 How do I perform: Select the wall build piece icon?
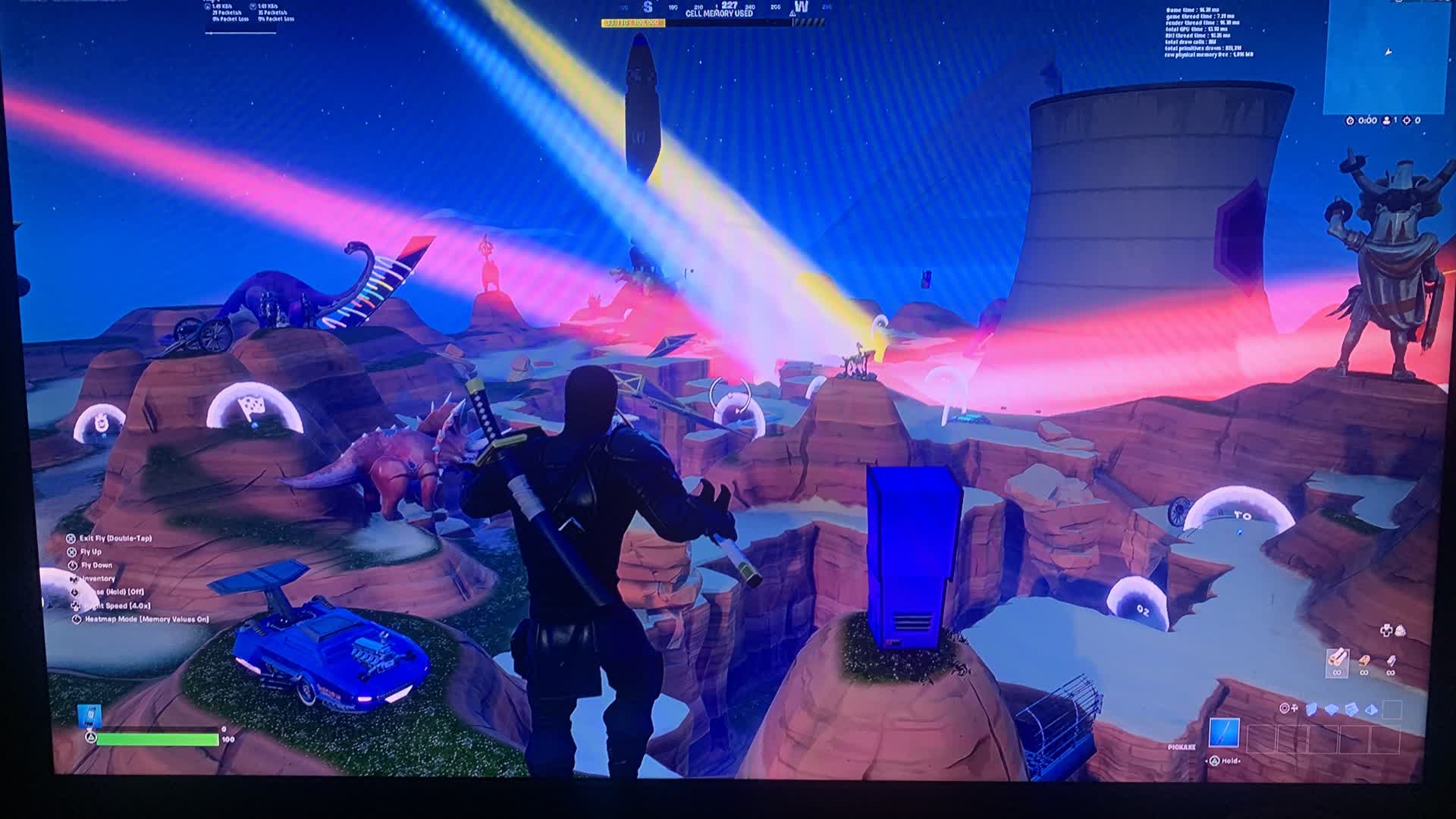(x=1311, y=710)
